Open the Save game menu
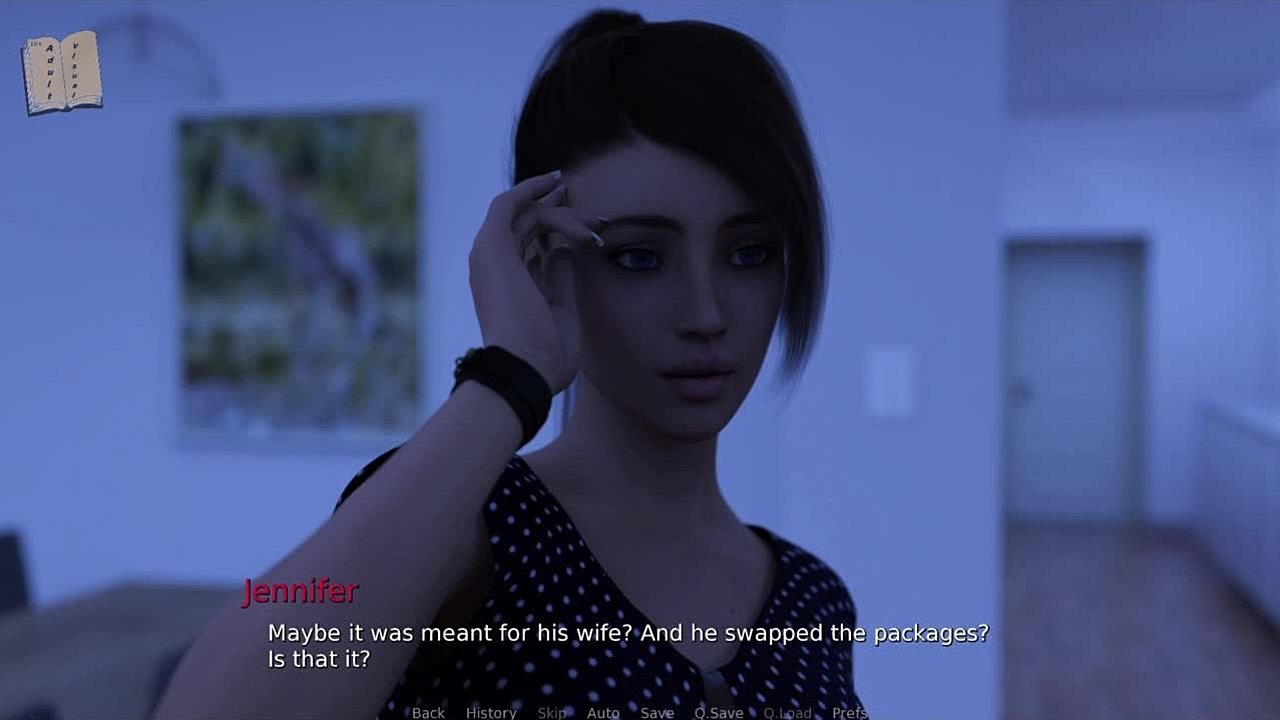The width and height of the screenshot is (1280, 720). click(x=657, y=712)
